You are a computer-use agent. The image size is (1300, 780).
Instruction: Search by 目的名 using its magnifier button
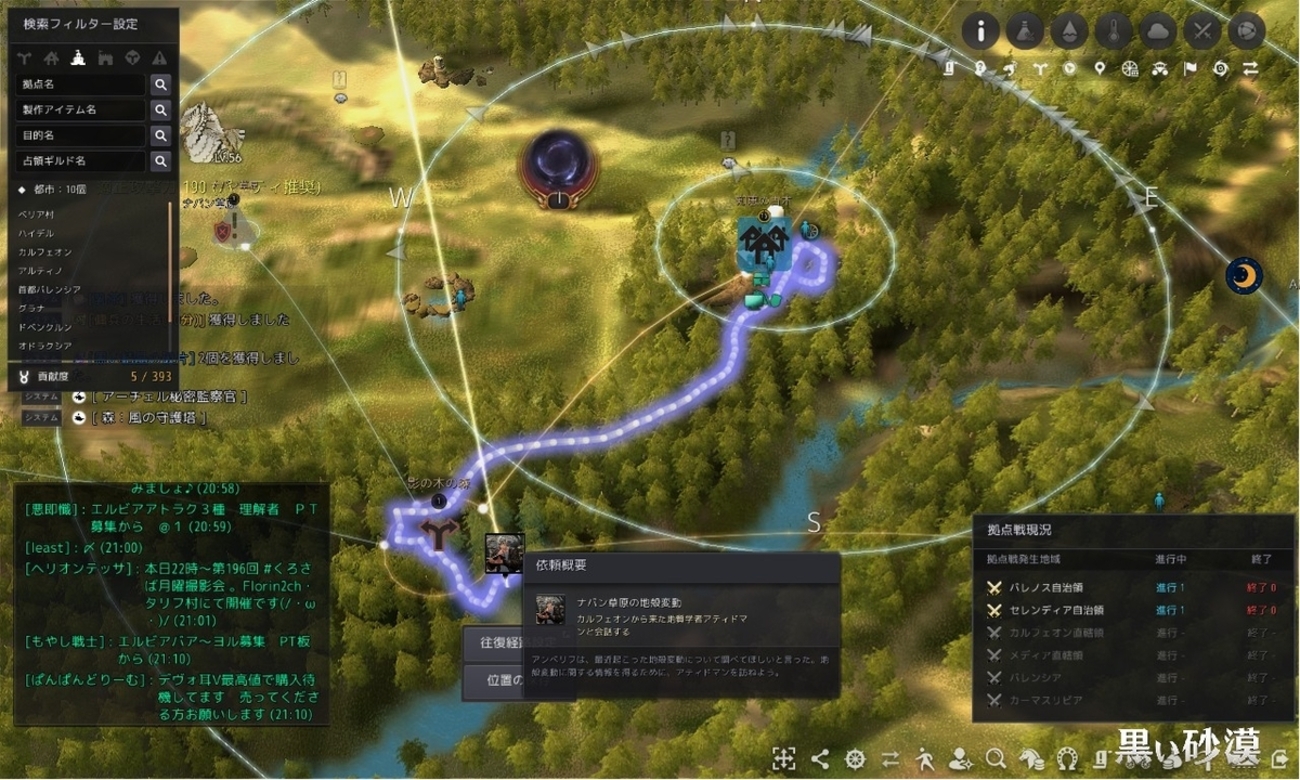pyautogui.click(x=160, y=135)
